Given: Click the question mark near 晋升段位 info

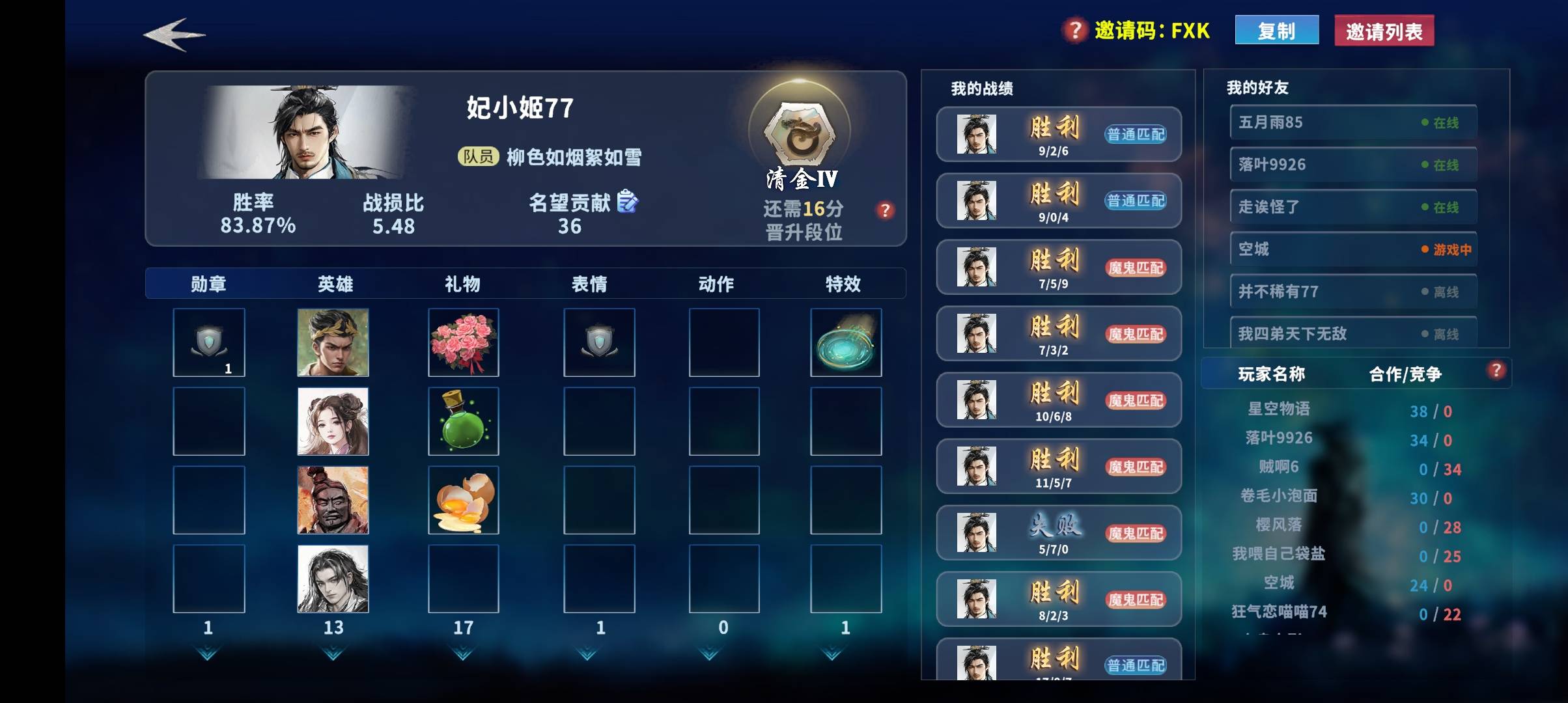Looking at the screenshot, I should (886, 210).
